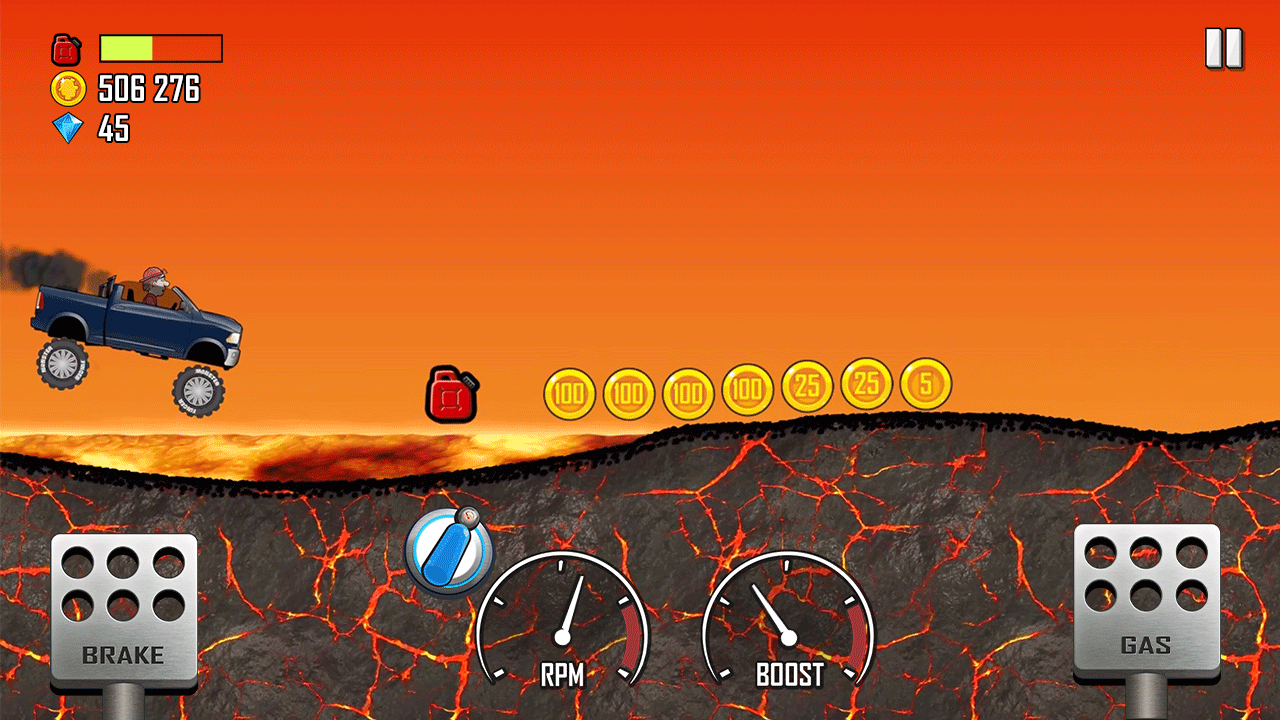Click the small 5-value coin
1280x720 pixels.
(x=924, y=385)
